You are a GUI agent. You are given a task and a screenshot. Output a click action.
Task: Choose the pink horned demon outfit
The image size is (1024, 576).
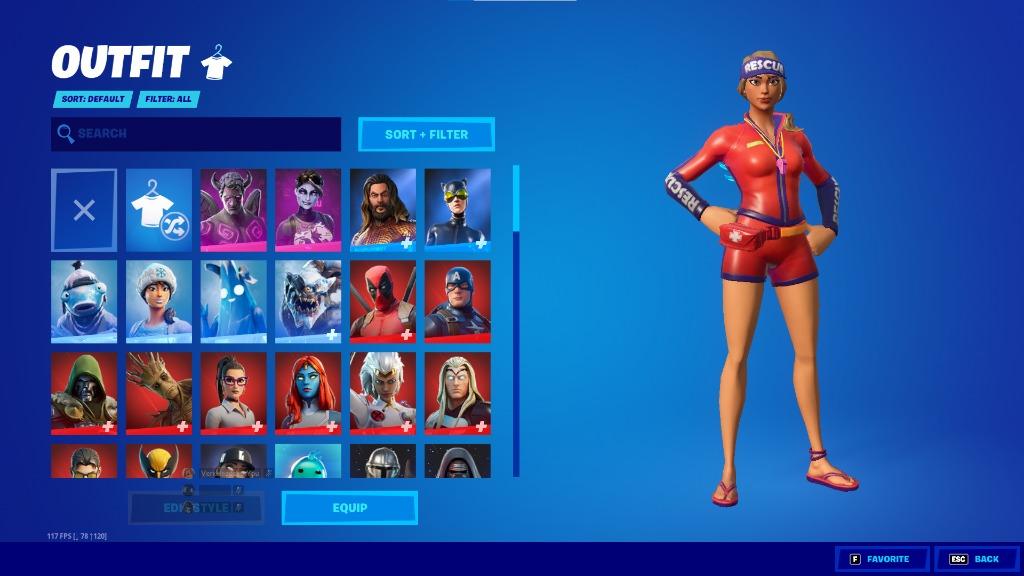[x=233, y=208]
